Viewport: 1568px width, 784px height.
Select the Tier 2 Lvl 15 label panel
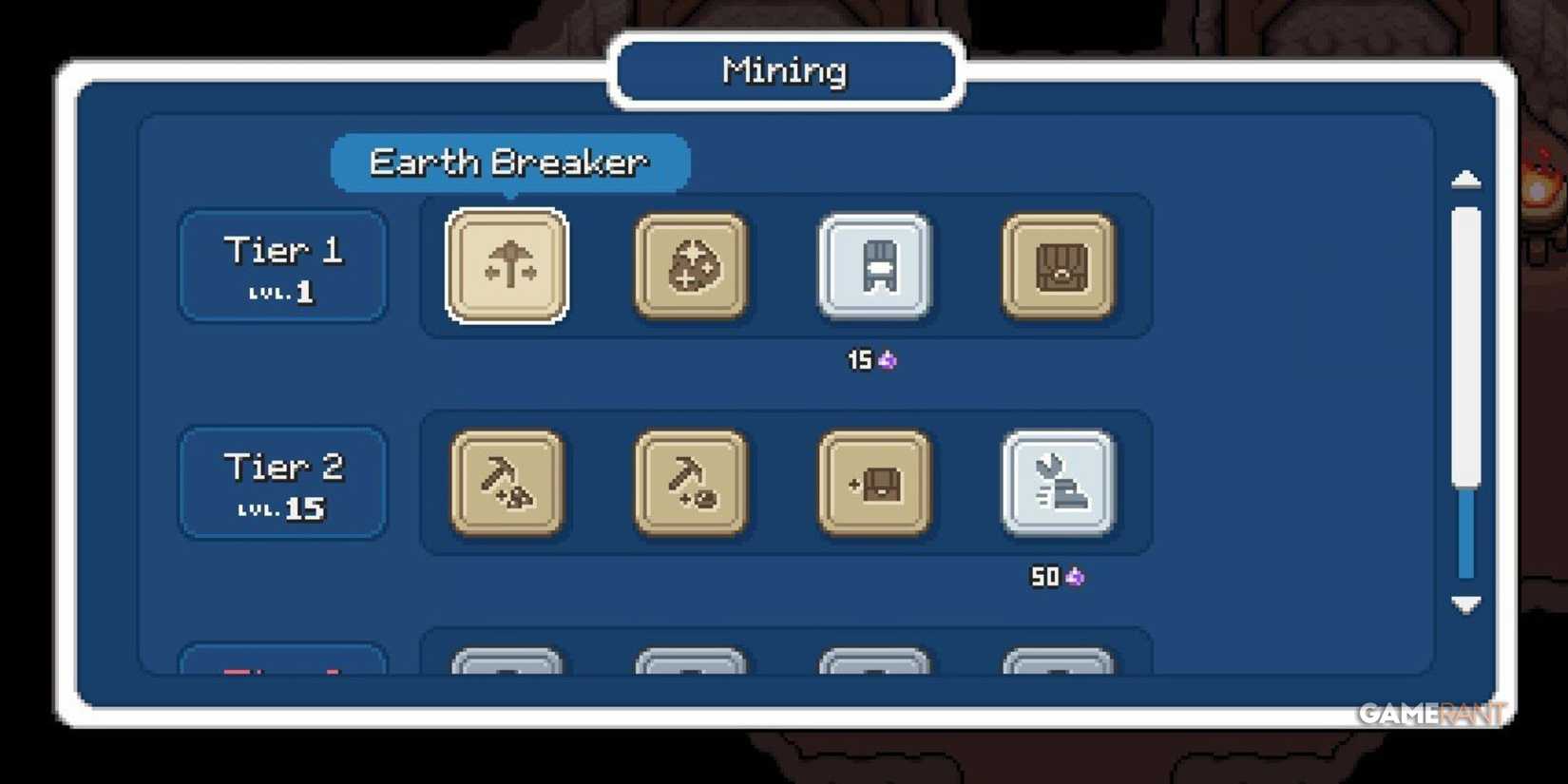[282, 483]
